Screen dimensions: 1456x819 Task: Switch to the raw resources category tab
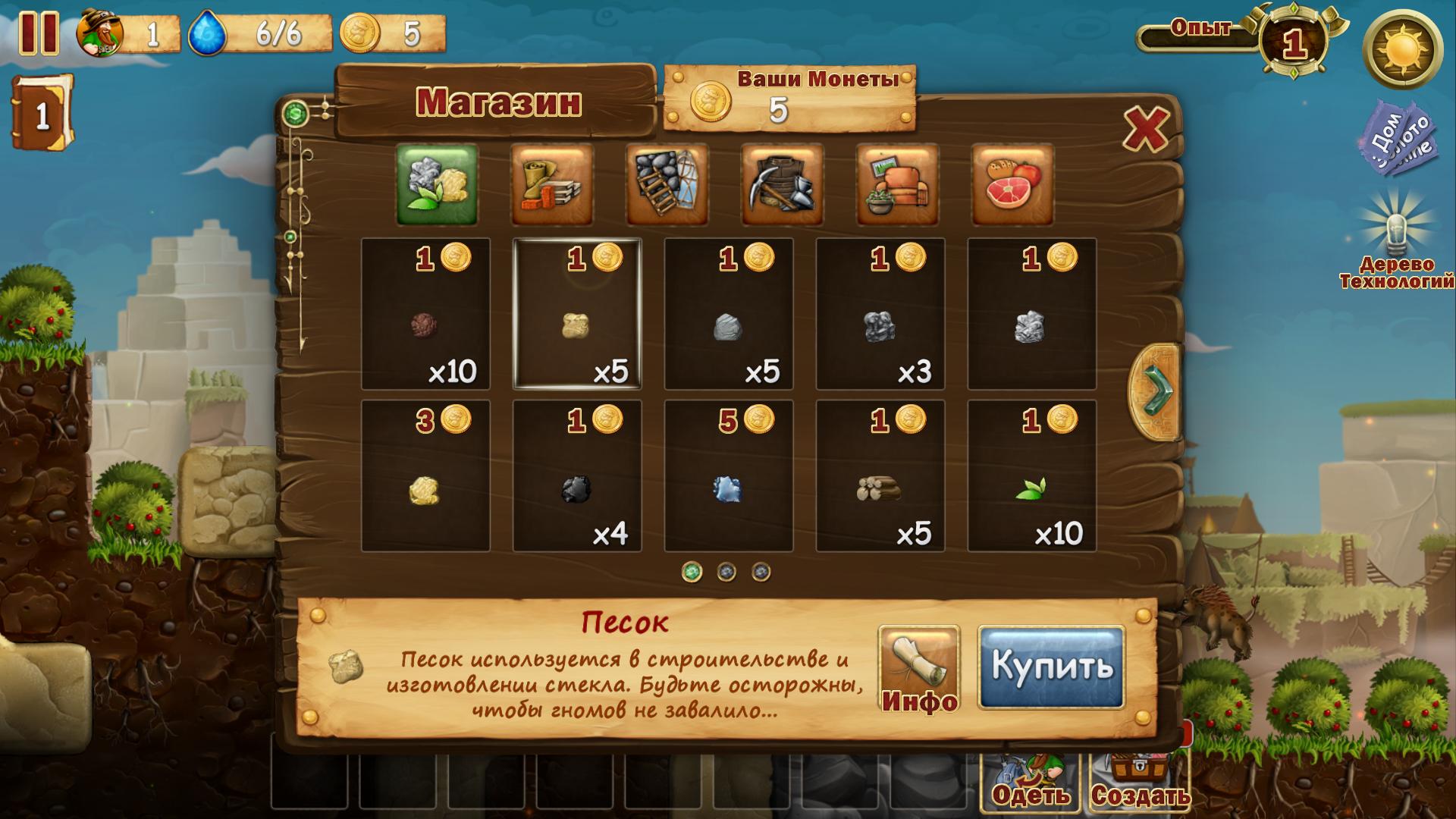click(437, 185)
